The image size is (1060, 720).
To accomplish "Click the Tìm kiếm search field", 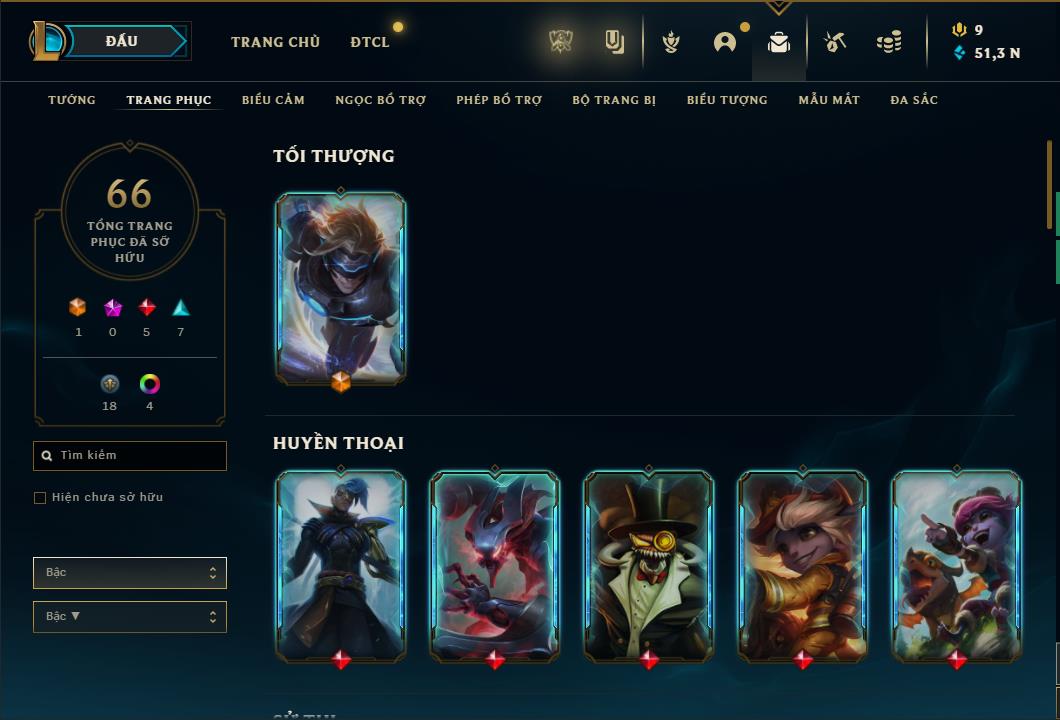I will 130,456.
